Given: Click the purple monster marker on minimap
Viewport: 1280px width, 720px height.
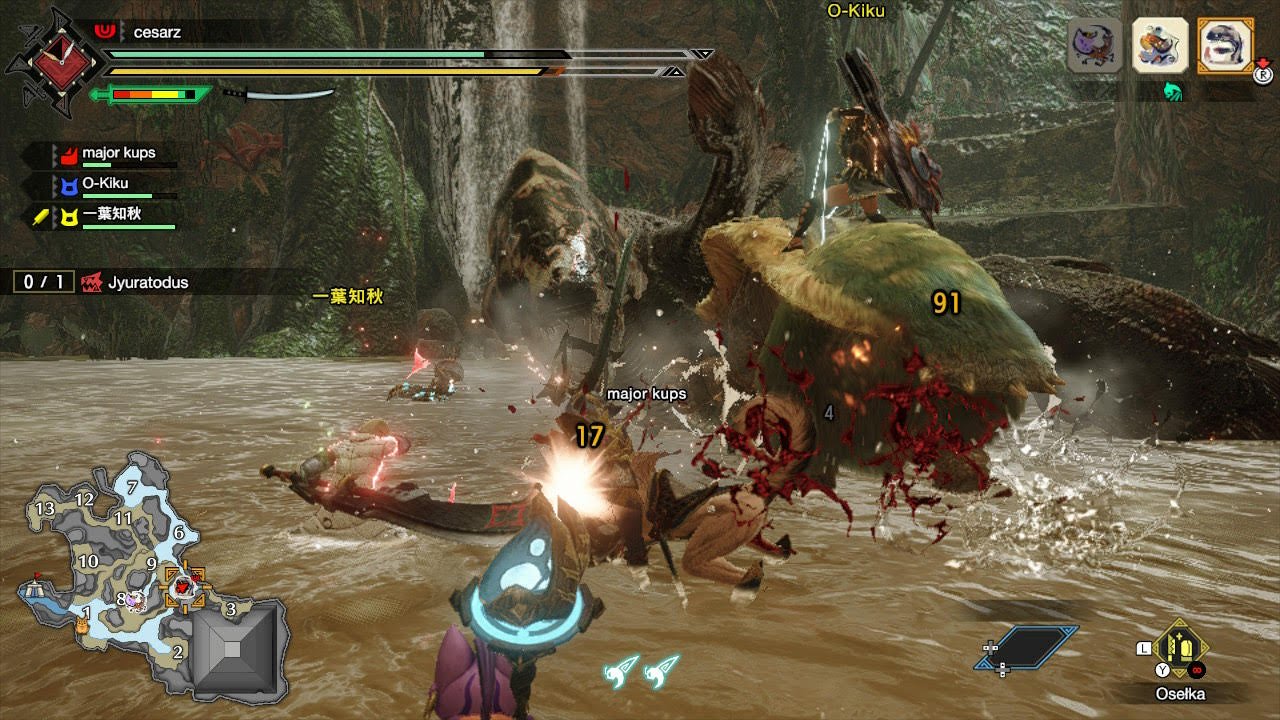Looking at the screenshot, I should click(134, 600).
